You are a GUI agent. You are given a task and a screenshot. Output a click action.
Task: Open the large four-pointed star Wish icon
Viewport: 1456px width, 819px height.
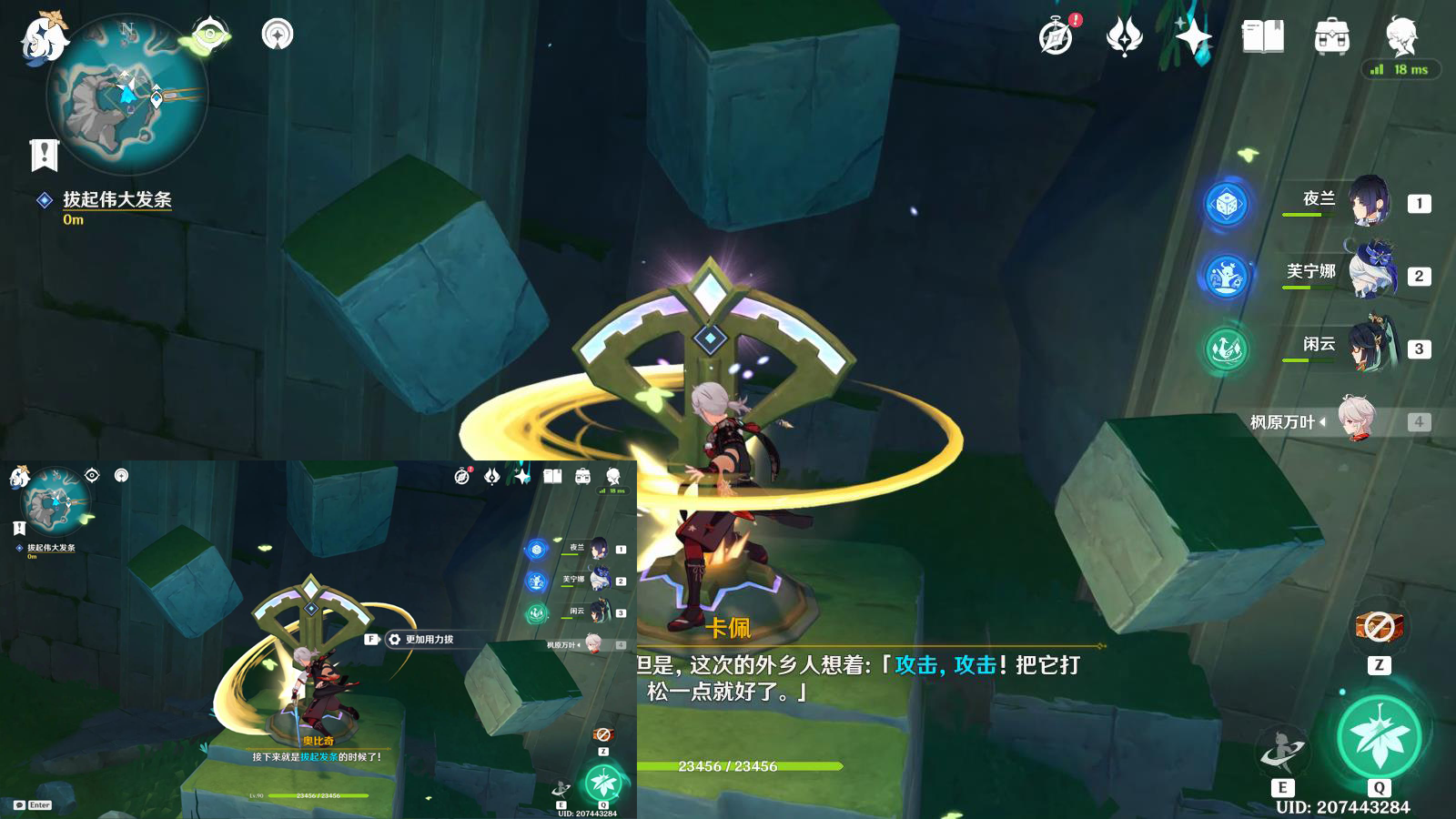tap(1193, 36)
